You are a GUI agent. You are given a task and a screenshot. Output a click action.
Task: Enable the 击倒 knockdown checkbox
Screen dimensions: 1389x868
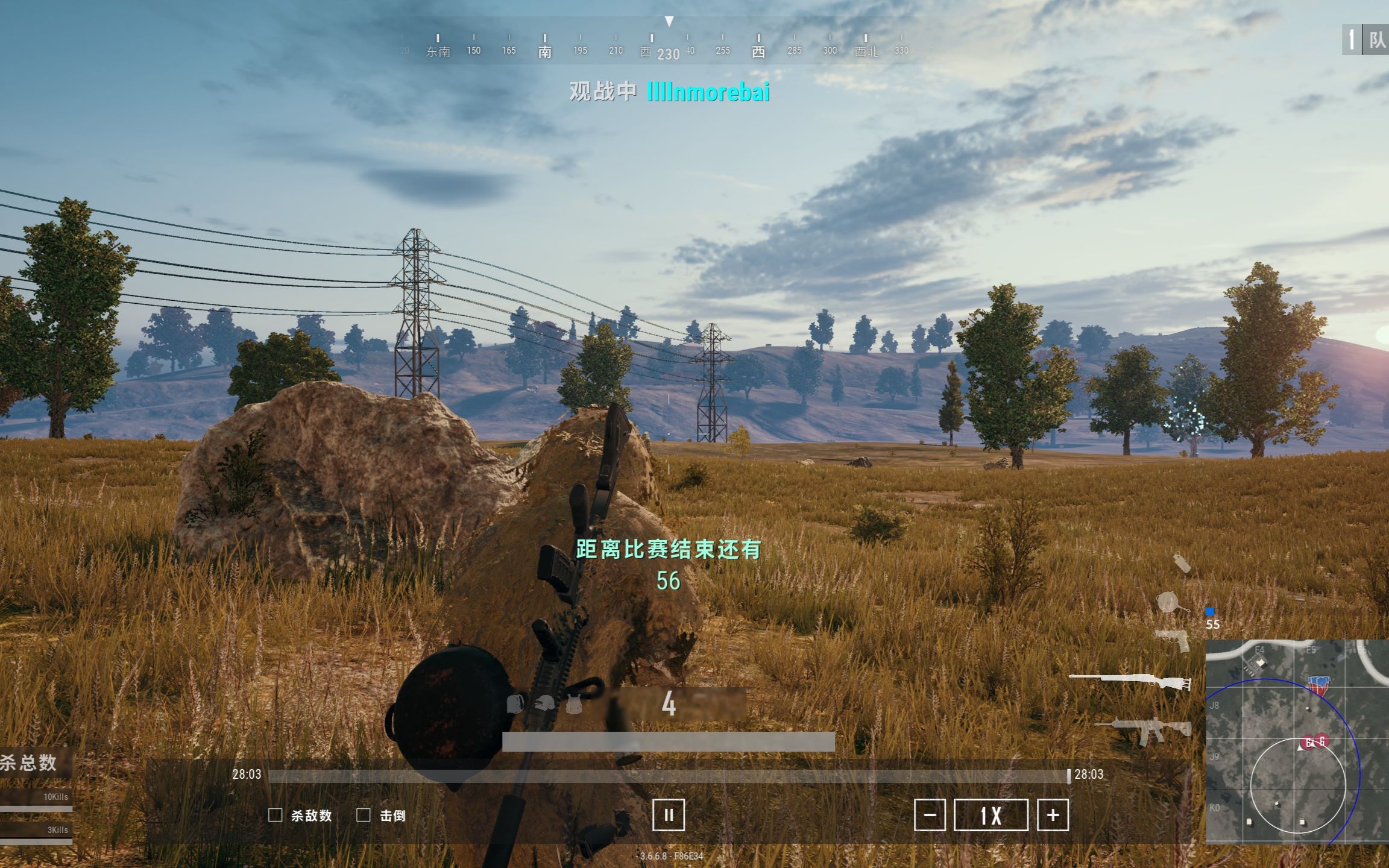click(x=364, y=815)
